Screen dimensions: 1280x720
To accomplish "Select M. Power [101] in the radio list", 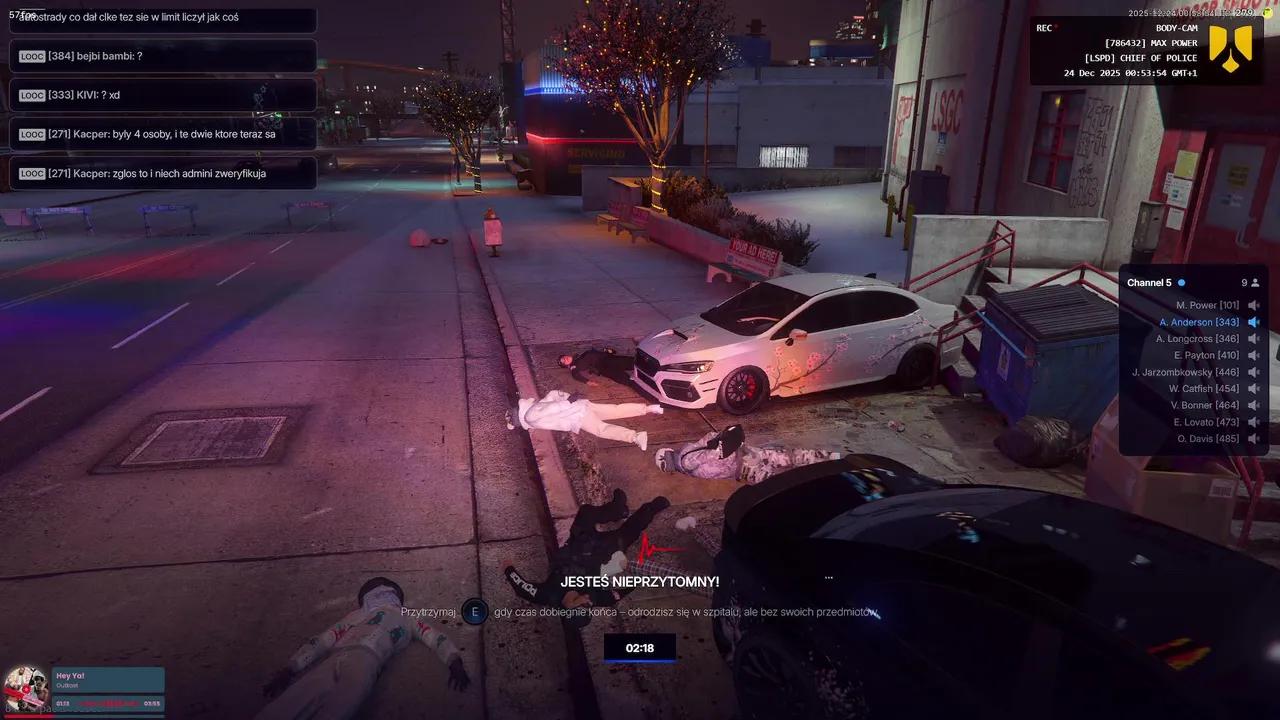I will click(x=1207, y=305).
